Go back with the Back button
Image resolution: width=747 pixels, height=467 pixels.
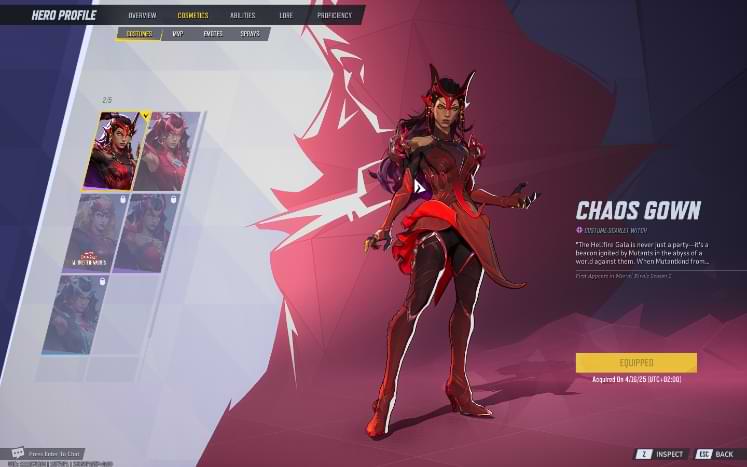click(714, 453)
